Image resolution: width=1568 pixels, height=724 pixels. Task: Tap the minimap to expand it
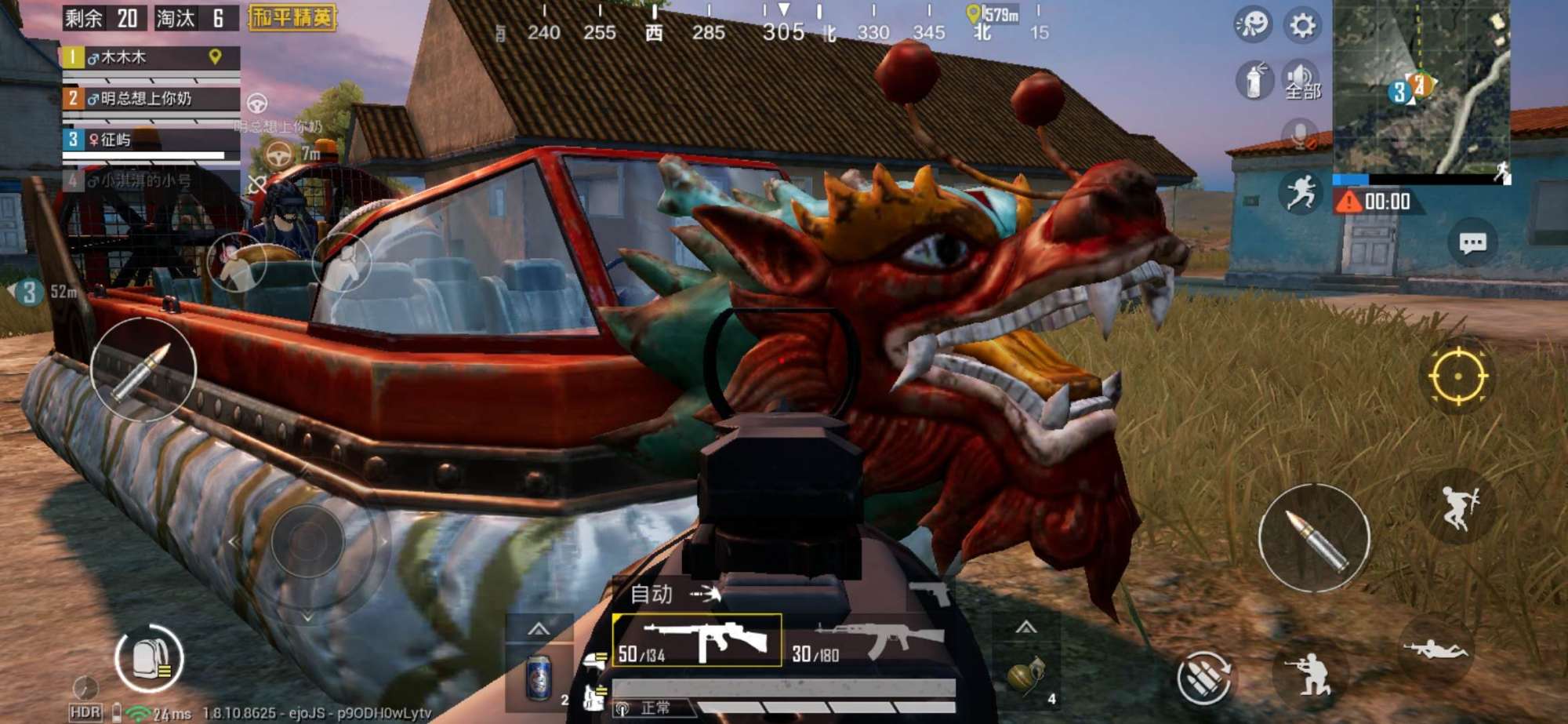1421,86
